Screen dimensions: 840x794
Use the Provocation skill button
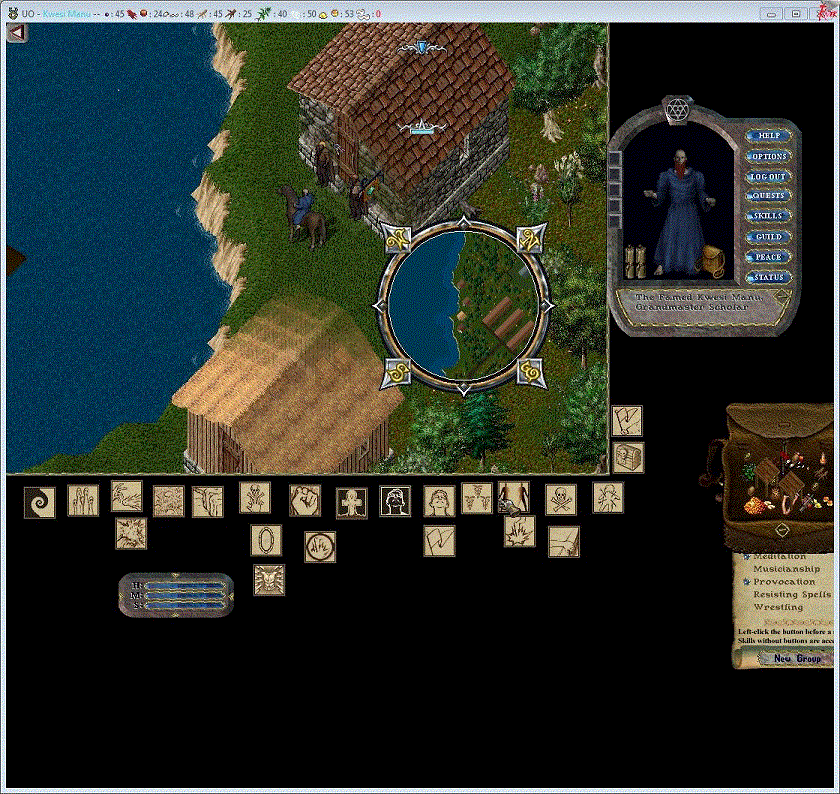pyautogui.click(x=746, y=581)
